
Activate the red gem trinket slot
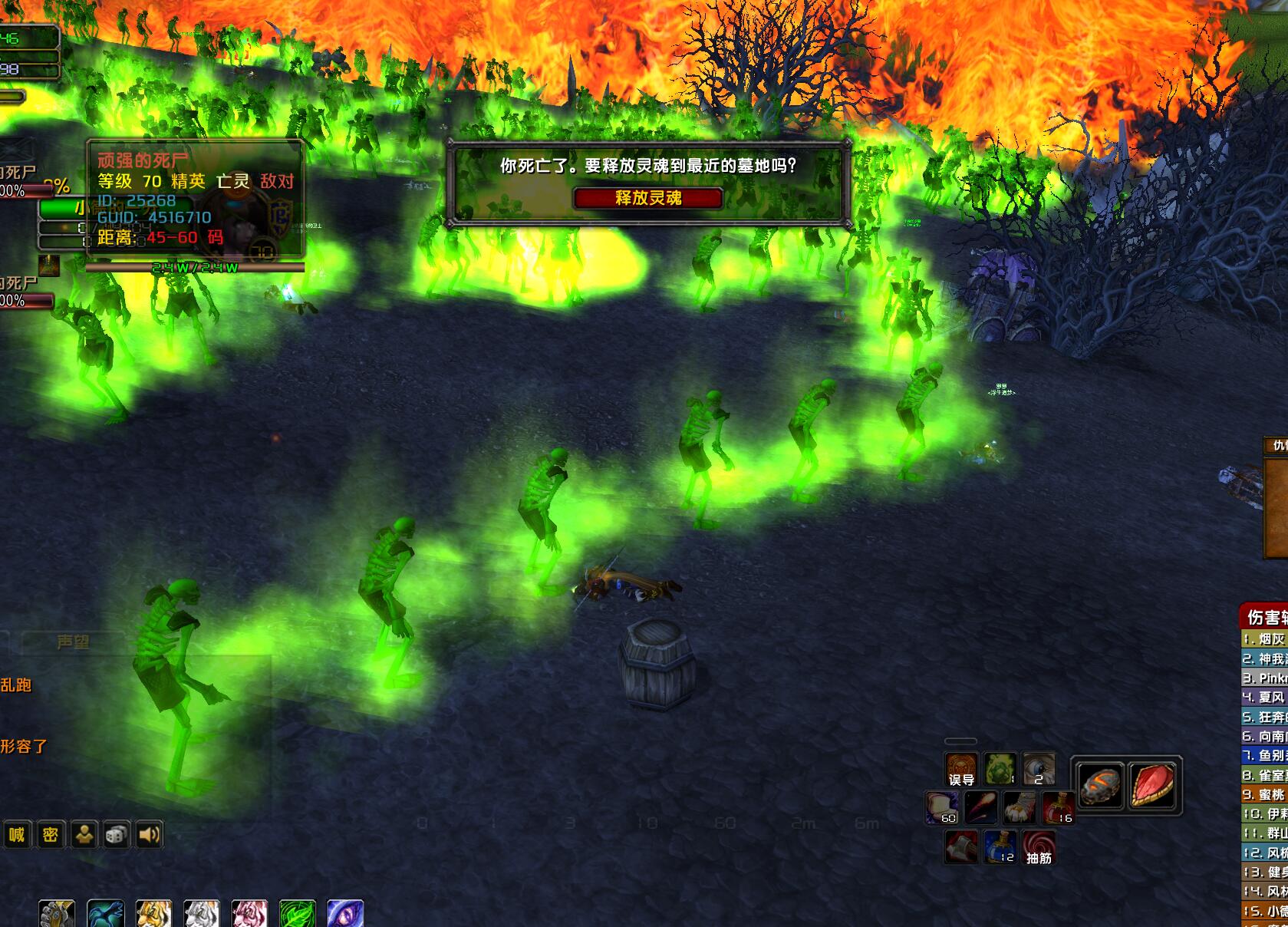pos(1151,785)
